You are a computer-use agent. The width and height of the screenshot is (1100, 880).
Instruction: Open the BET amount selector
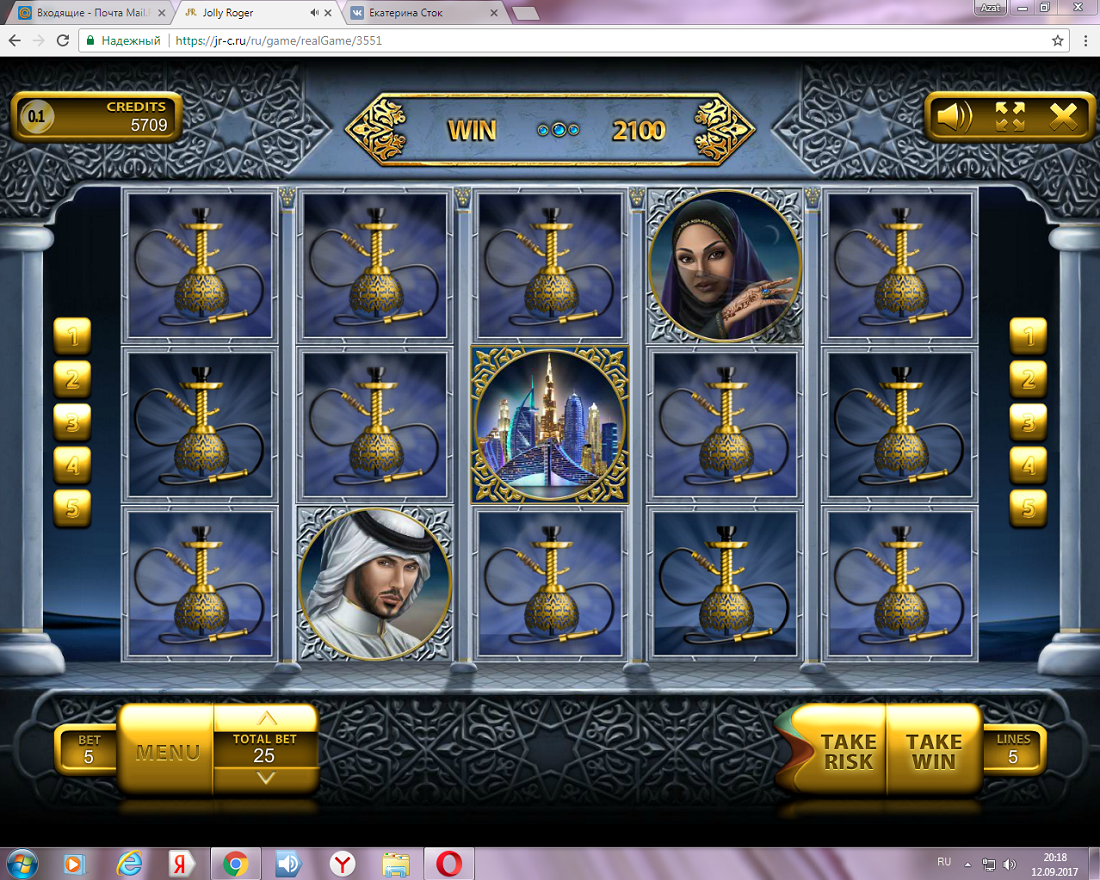coord(88,750)
